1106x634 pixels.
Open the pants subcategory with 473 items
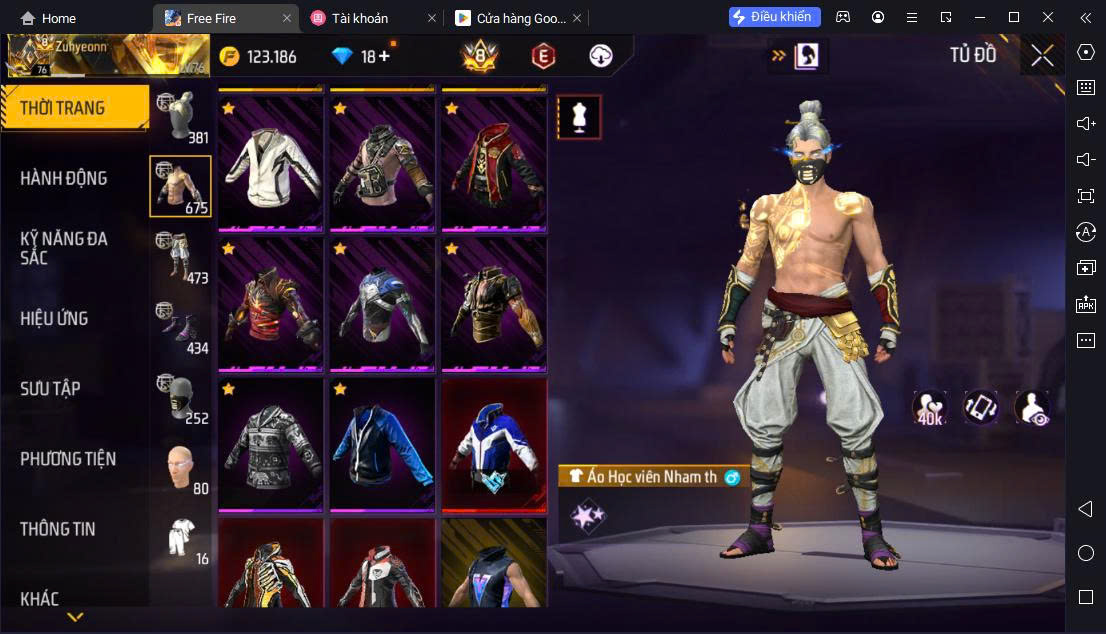point(181,257)
